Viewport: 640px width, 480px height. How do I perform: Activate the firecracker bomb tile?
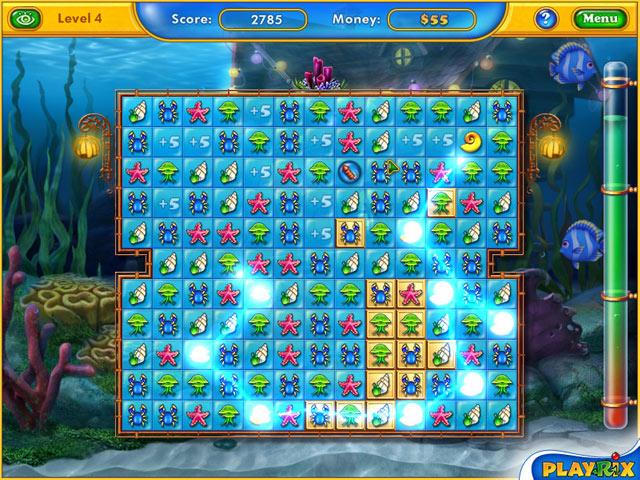[x=349, y=172]
